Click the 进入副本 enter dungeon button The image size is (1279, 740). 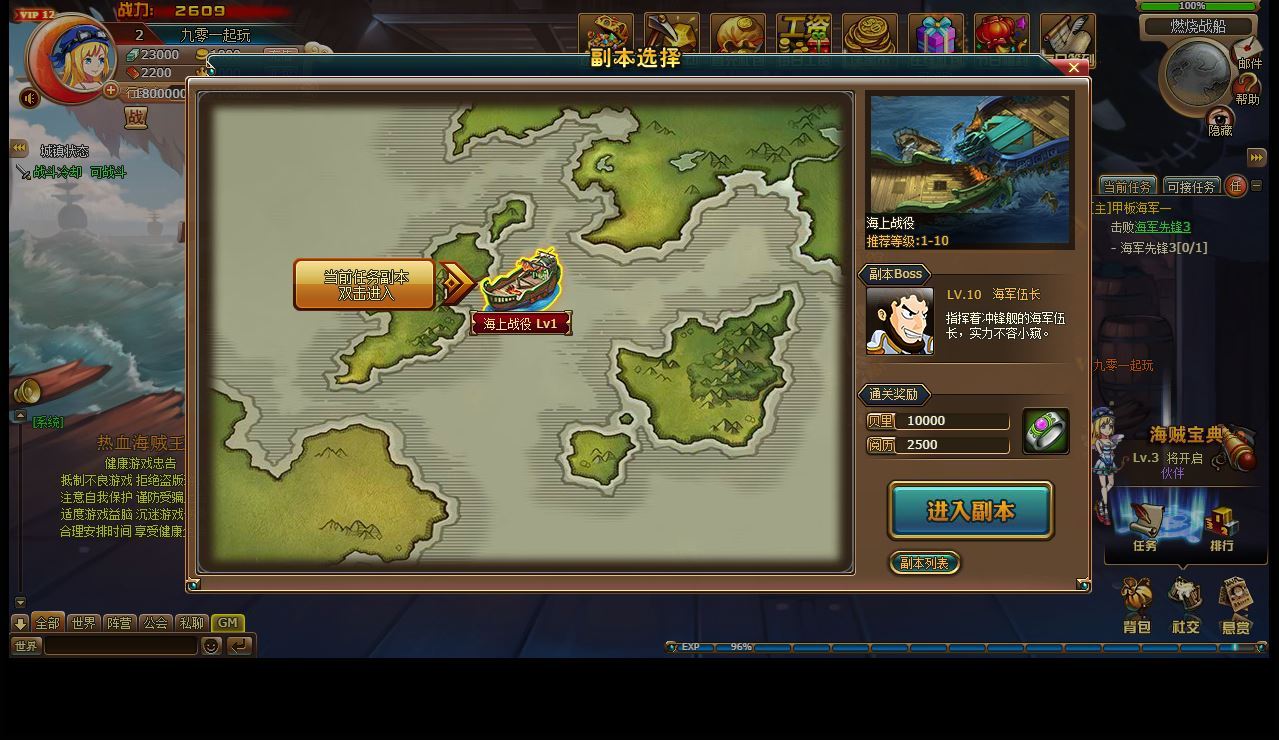pos(970,511)
